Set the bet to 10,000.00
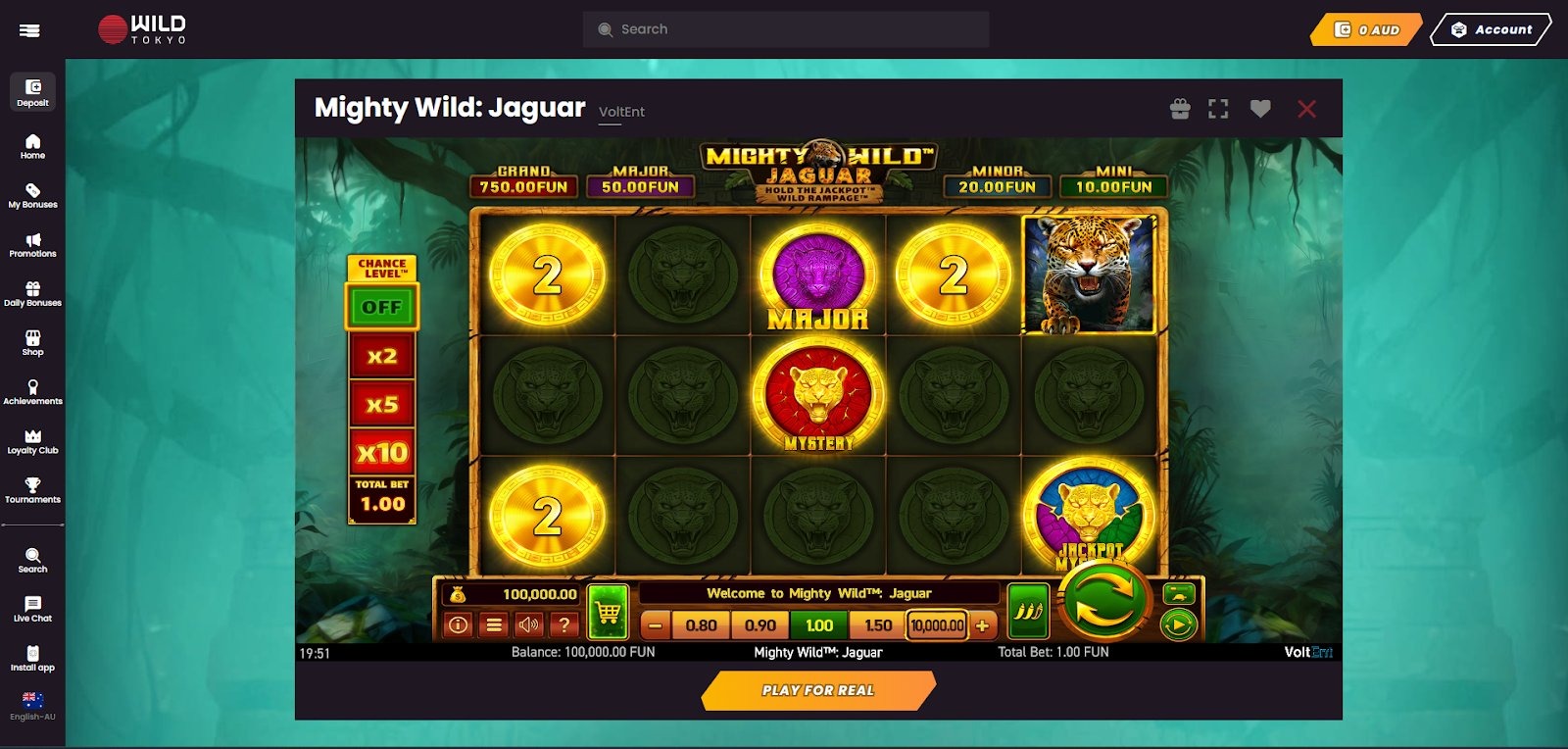The width and height of the screenshot is (1568, 749). (937, 625)
